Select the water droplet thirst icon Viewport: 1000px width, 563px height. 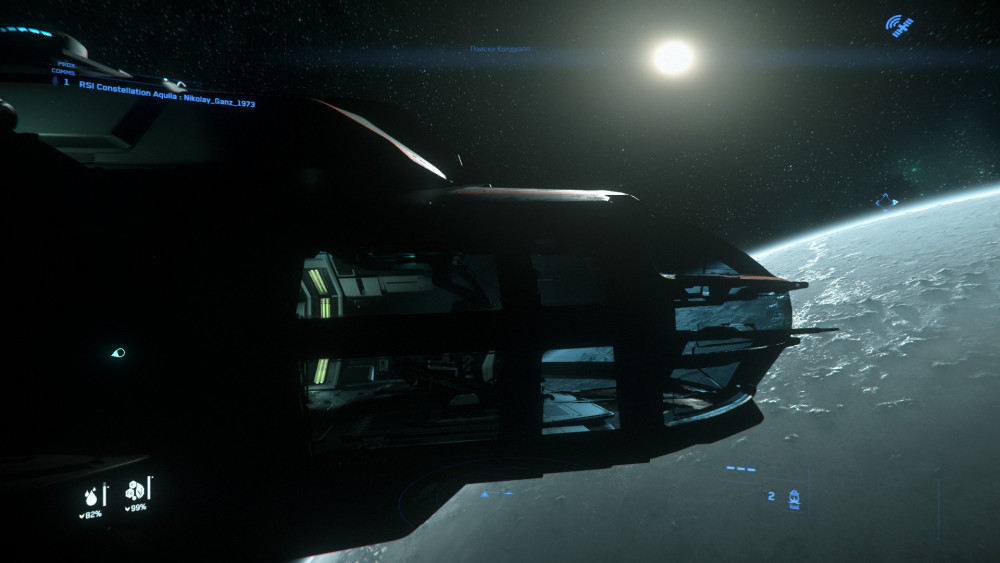[x=93, y=493]
